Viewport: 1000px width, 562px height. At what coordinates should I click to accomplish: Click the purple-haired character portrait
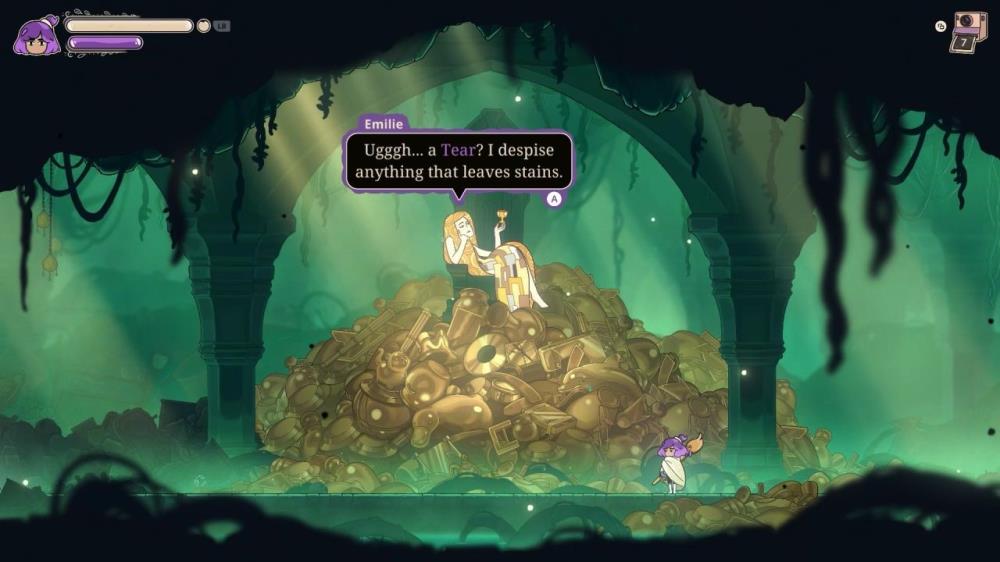coord(35,36)
